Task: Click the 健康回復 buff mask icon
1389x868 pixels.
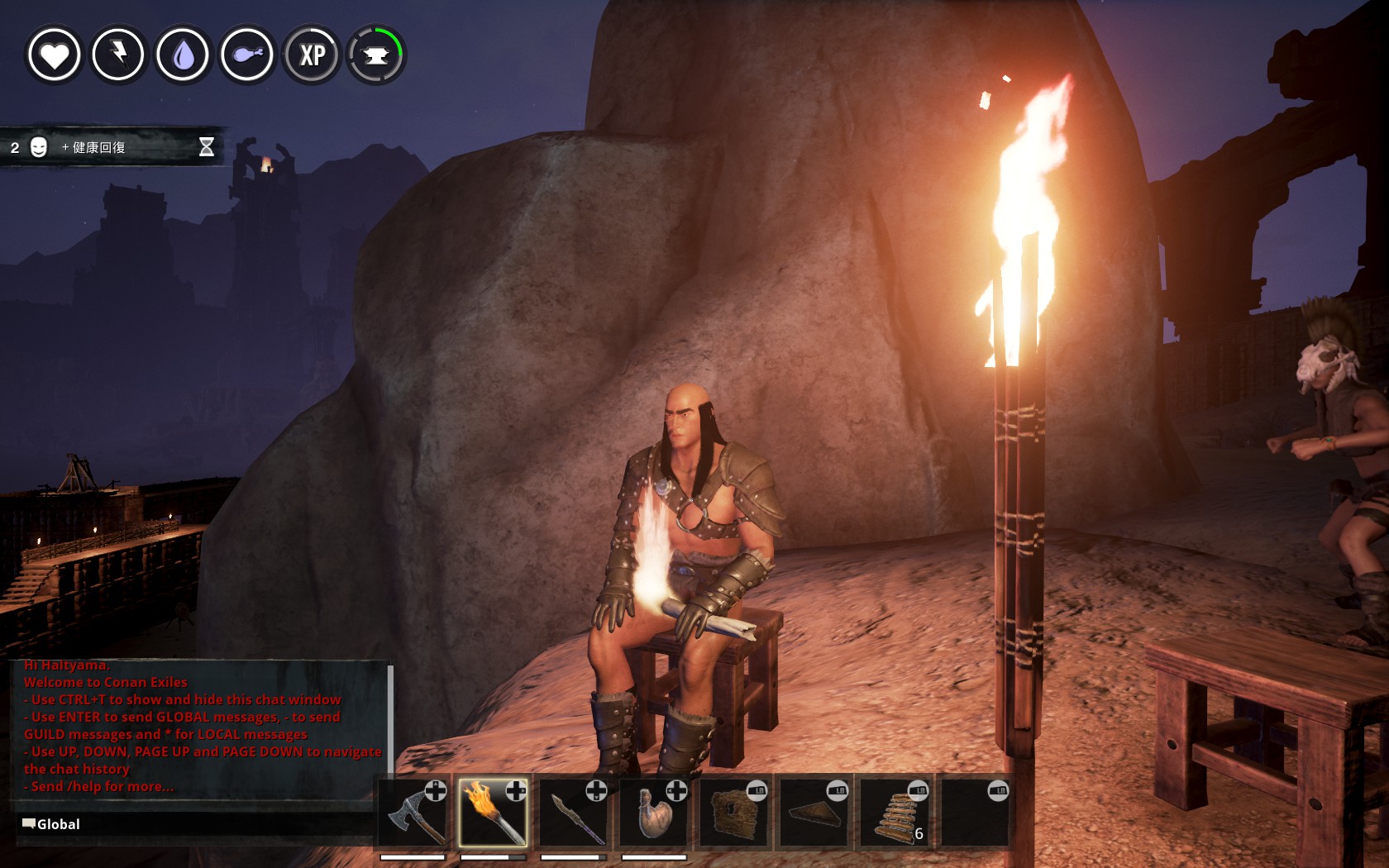Action: point(38,149)
